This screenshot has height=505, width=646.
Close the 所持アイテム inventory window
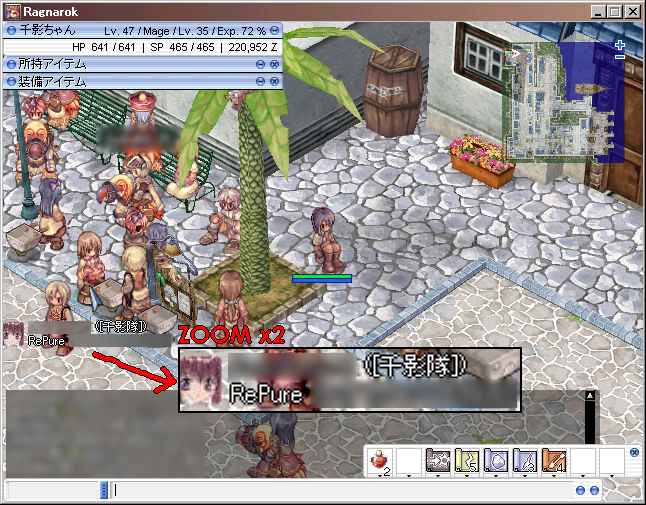(274, 63)
